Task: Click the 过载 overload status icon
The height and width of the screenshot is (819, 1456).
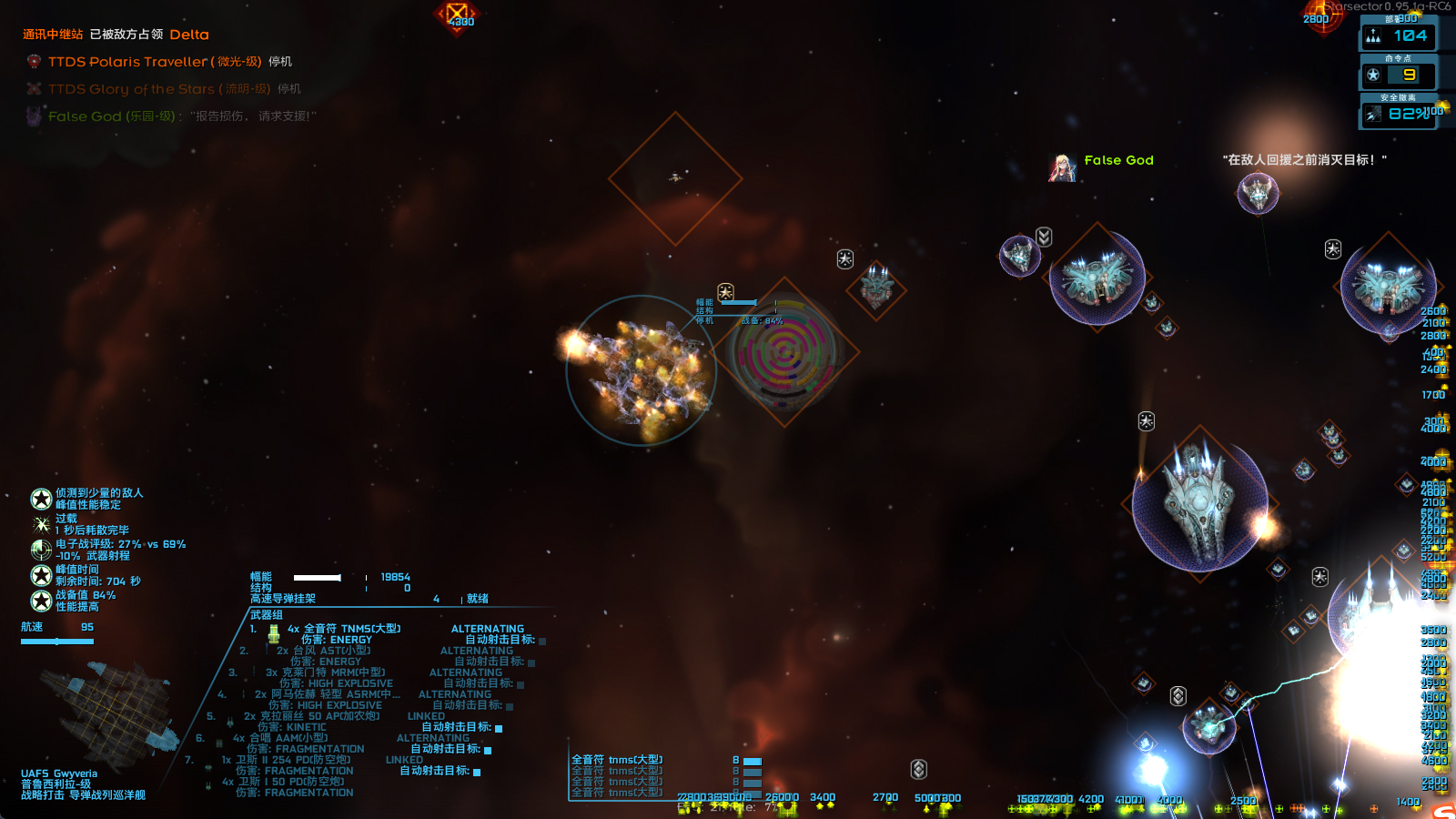Action: coord(41,524)
